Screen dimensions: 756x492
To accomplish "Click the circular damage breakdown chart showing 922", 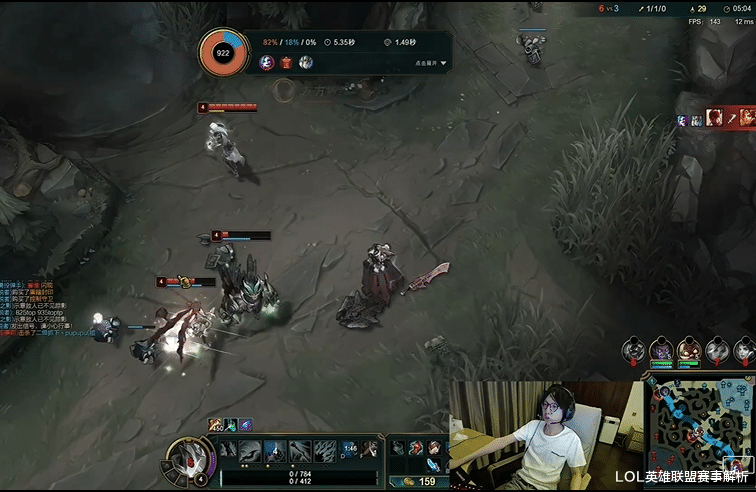I will click(225, 52).
